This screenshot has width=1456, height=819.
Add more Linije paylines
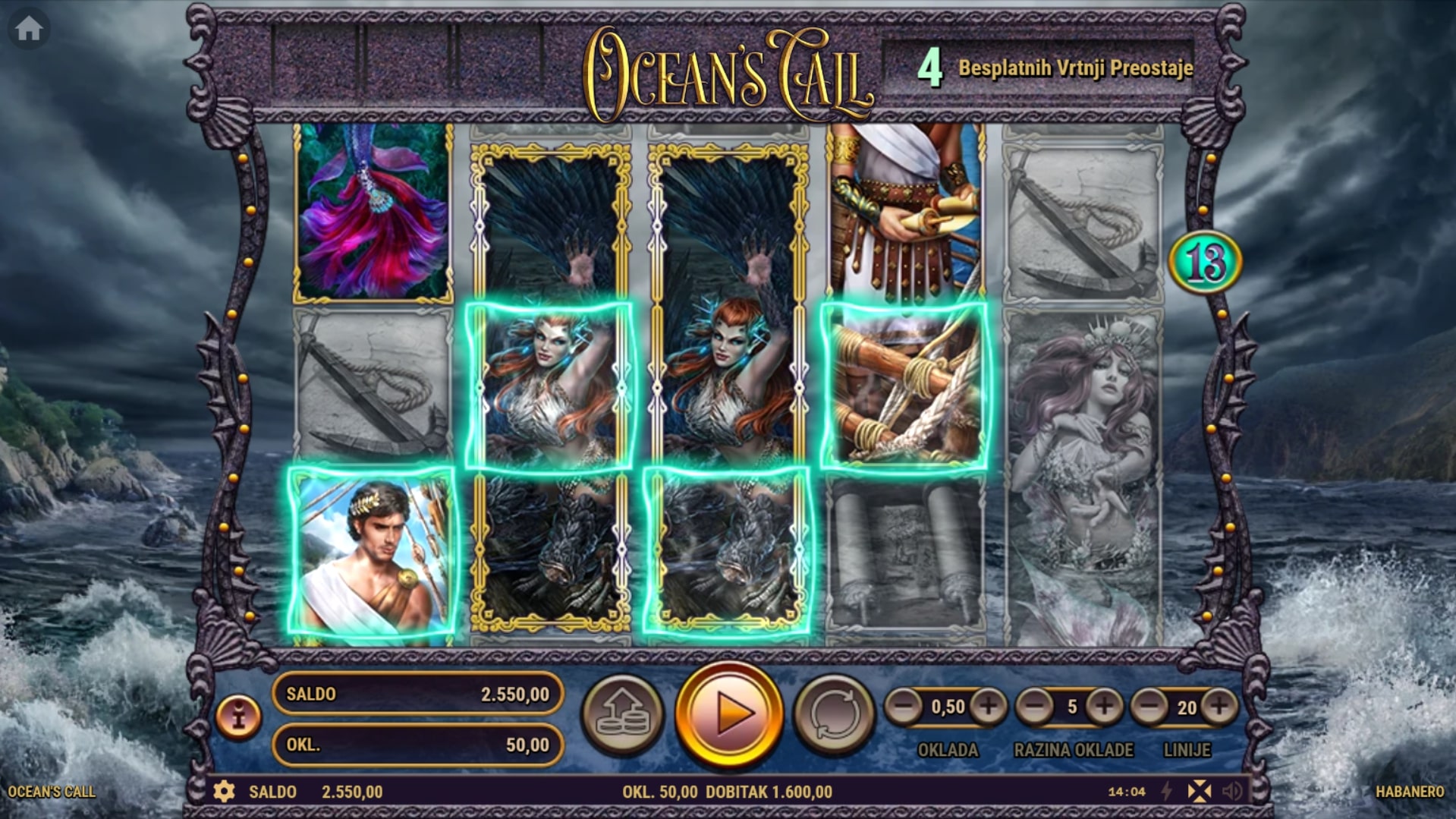click(x=1219, y=707)
